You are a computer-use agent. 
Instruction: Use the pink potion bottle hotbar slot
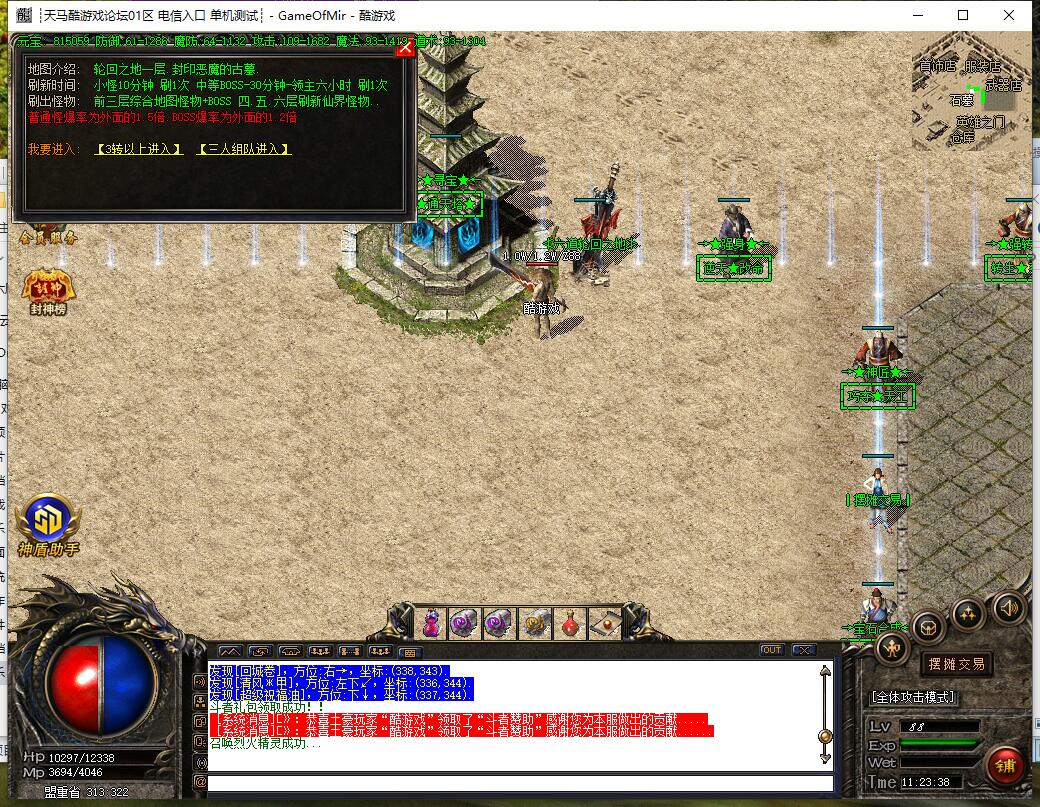pos(431,623)
